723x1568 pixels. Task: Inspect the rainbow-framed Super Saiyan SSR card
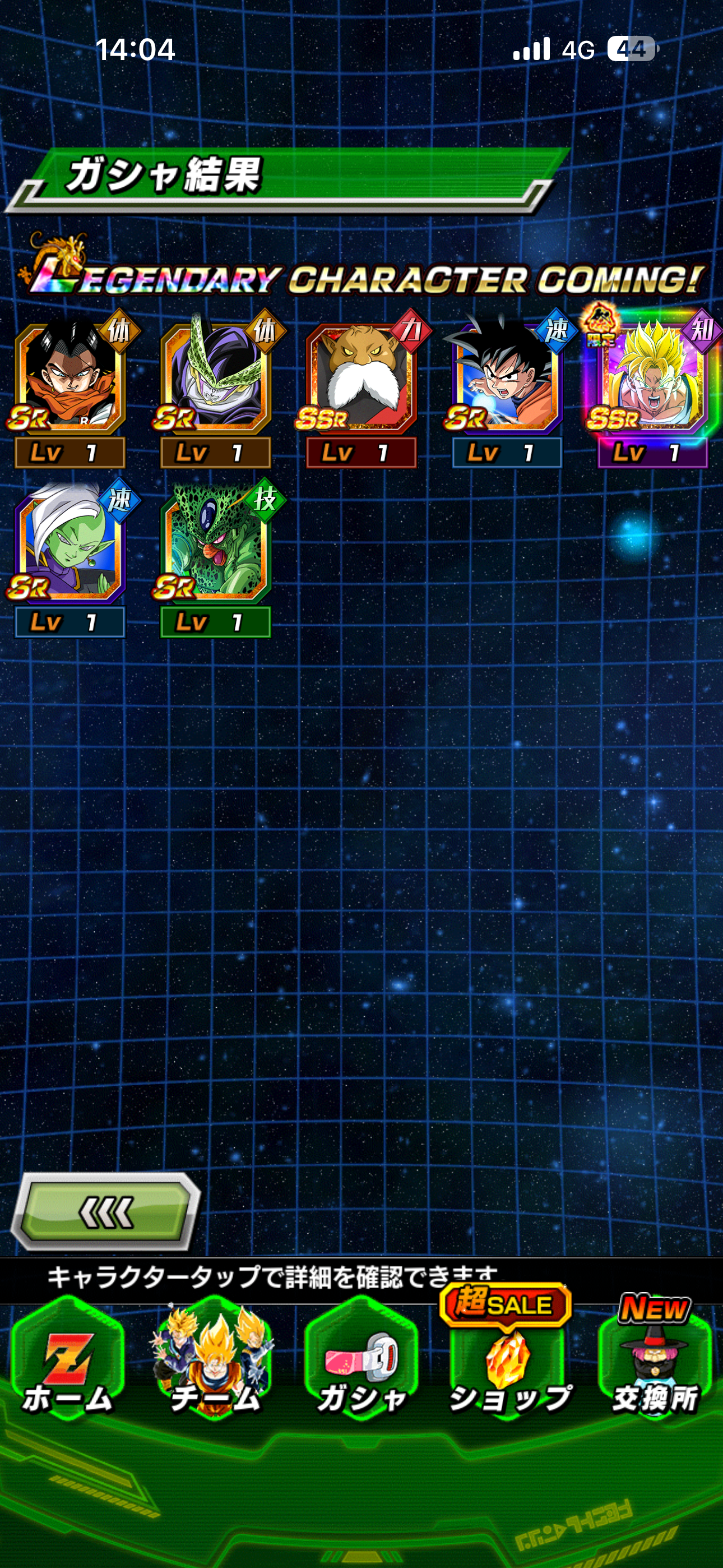point(652,377)
